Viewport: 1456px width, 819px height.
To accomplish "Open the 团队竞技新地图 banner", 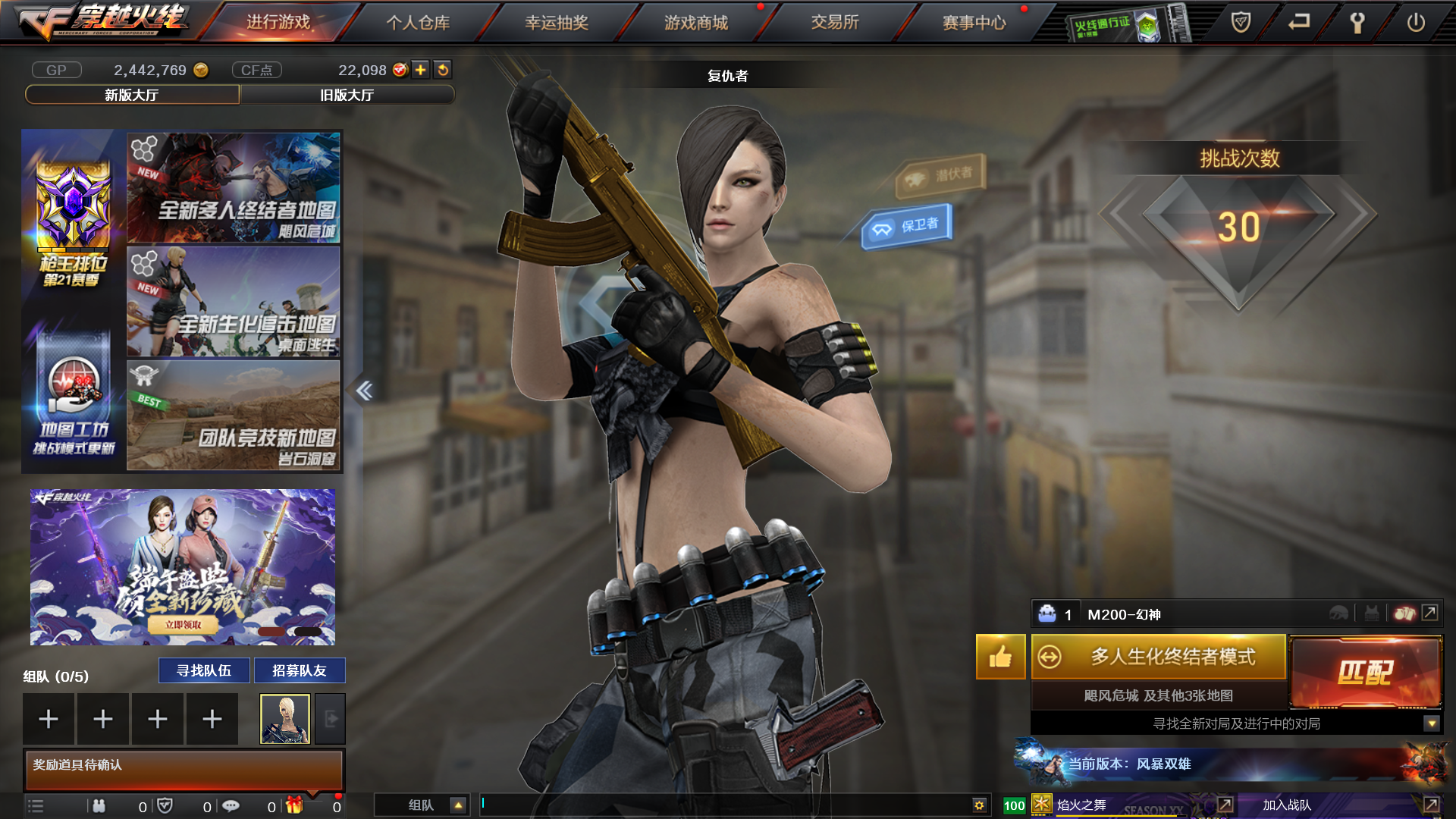I will pos(234,415).
